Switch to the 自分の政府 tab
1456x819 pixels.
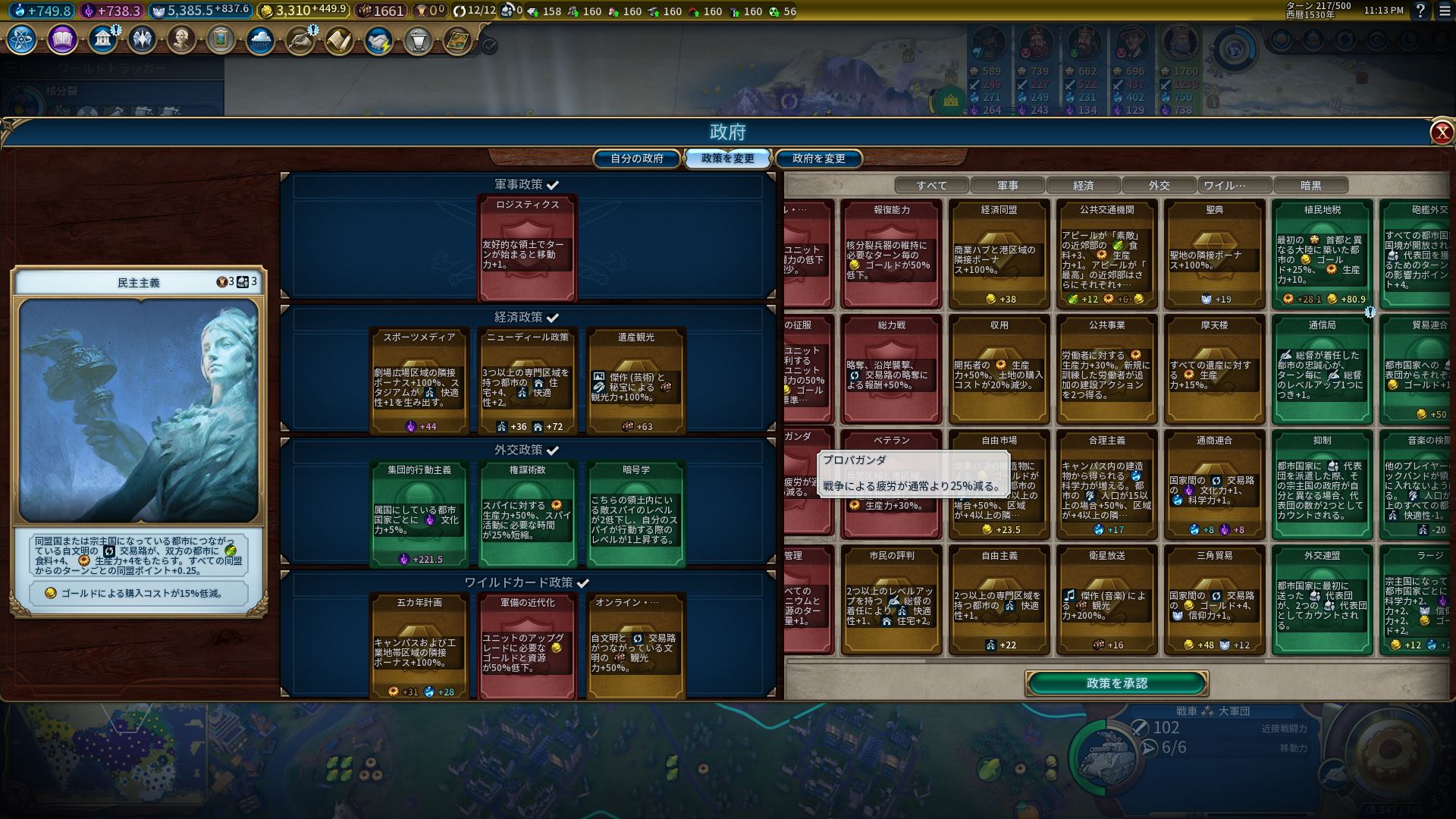[x=637, y=158]
